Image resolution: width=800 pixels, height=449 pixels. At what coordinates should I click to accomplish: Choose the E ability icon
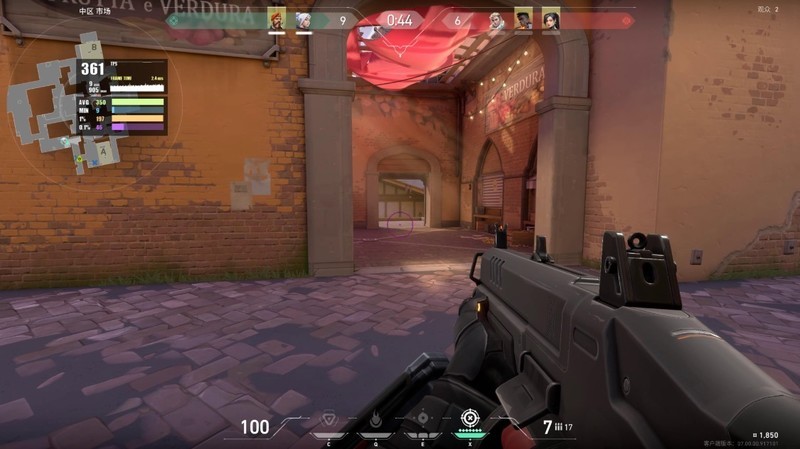click(422, 420)
